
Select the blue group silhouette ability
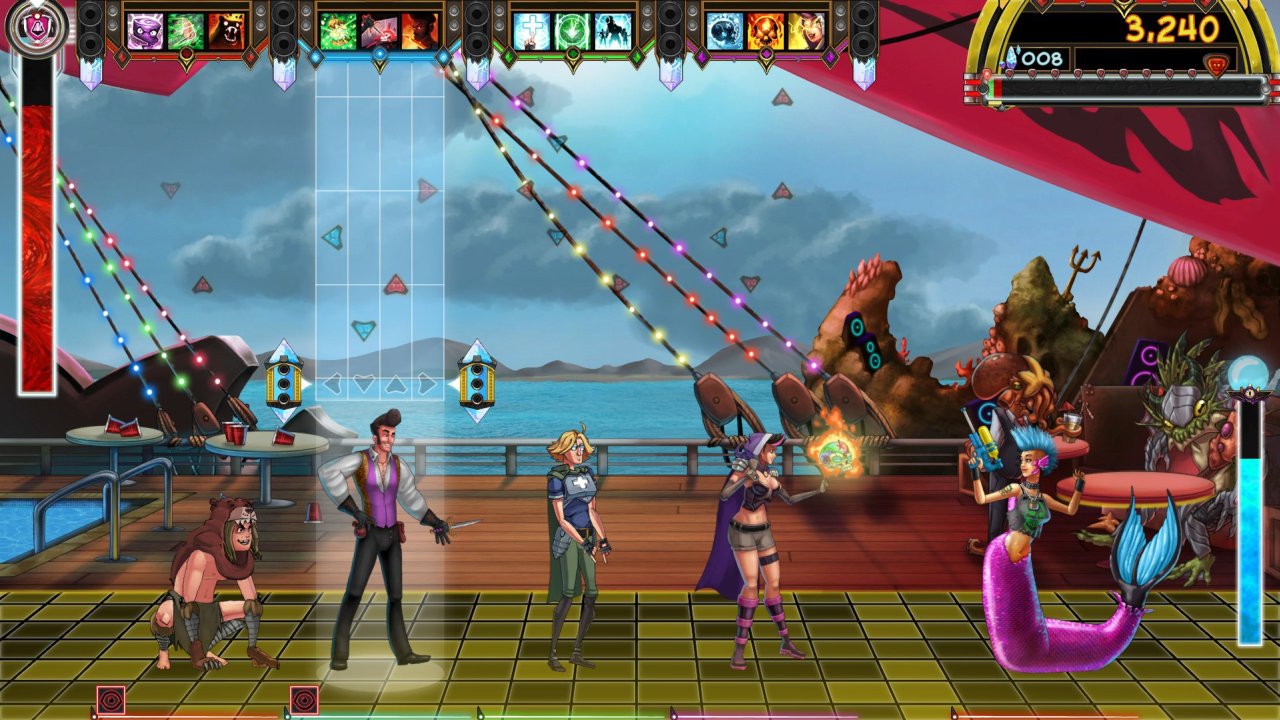click(x=614, y=31)
